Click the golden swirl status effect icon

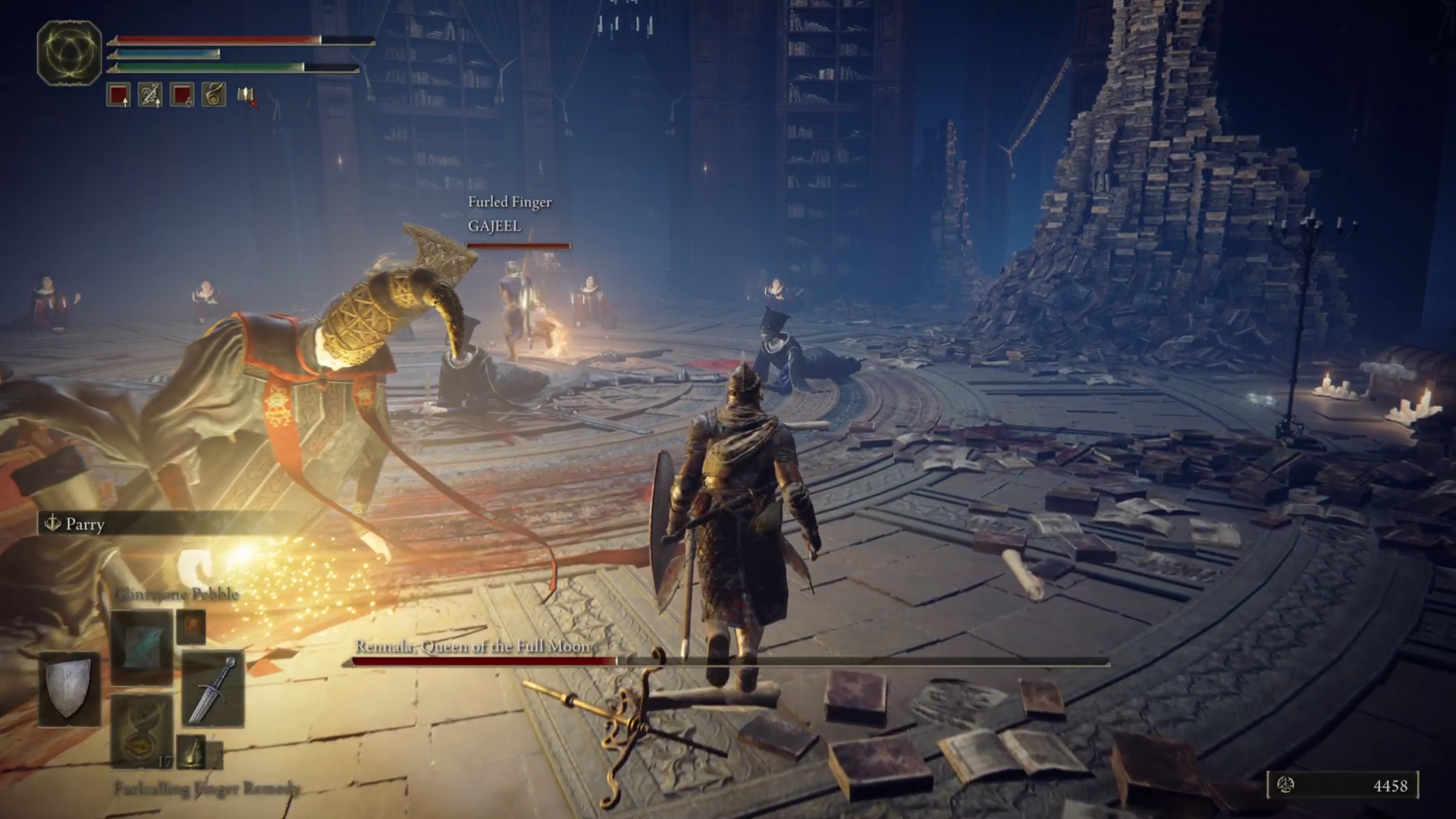[x=214, y=95]
